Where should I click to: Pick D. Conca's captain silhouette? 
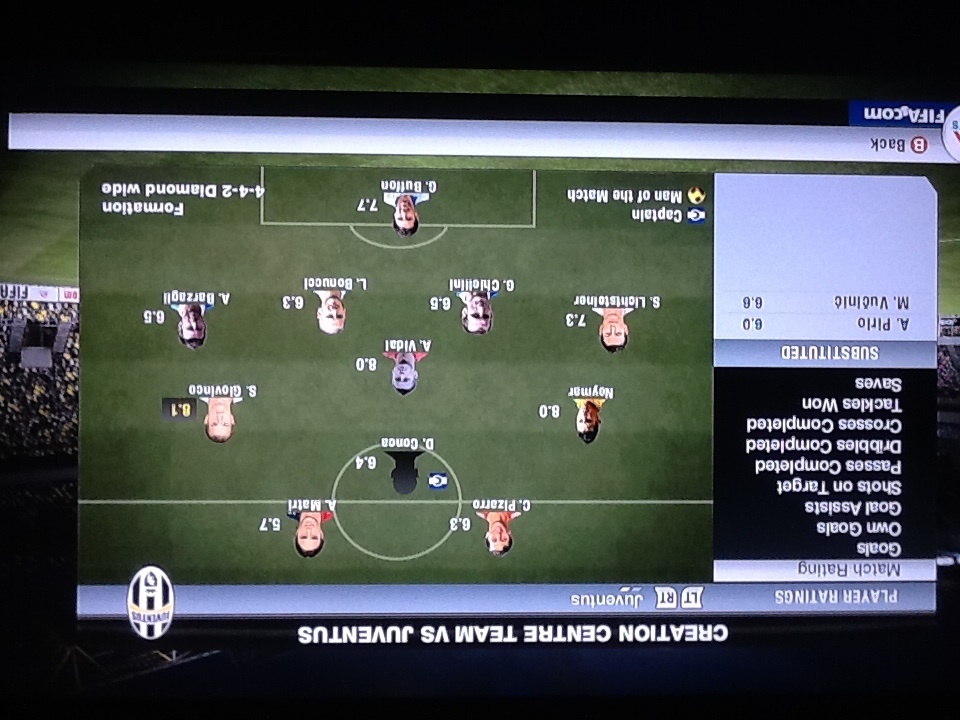pos(404,472)
